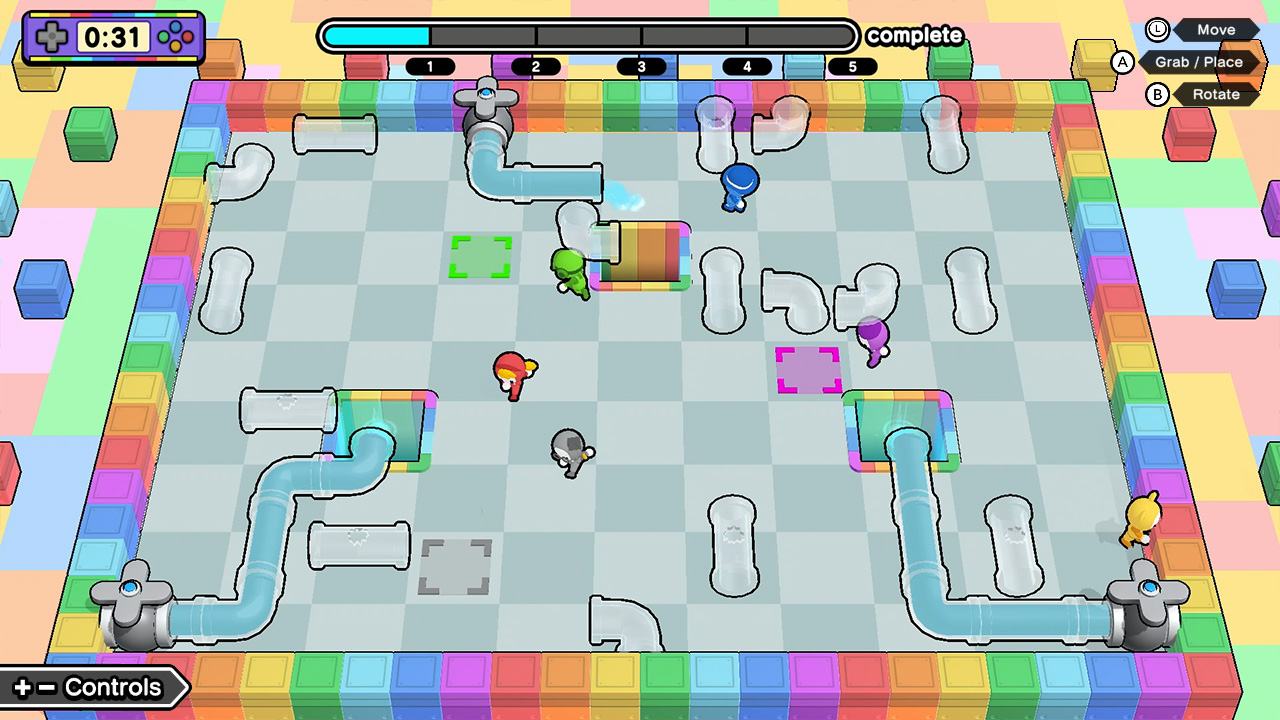
Task: Open the Controls menu at bottom left
Action: (x=88, y=687)
